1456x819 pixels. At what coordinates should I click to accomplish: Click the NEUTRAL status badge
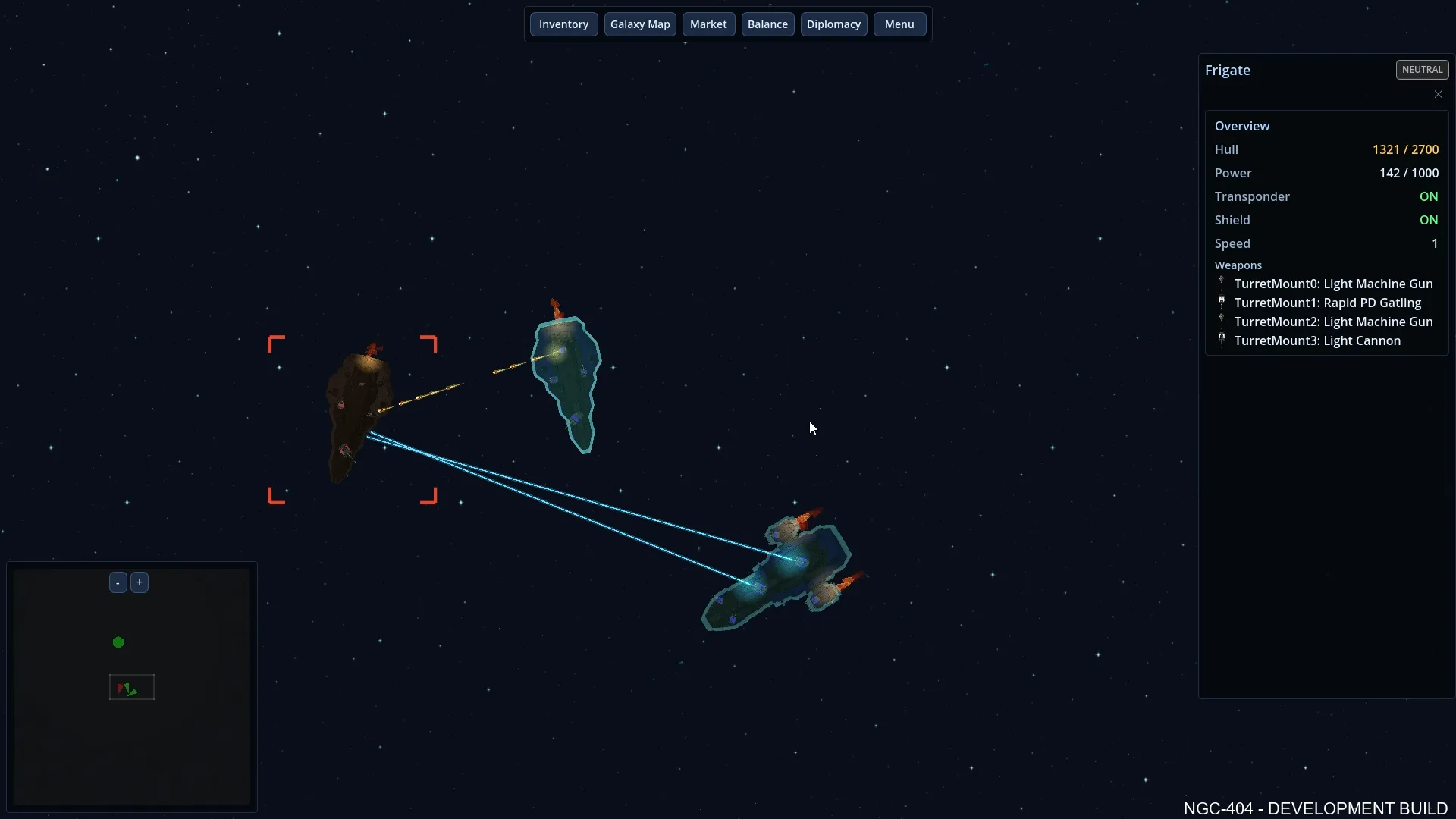coord(1421,69)
